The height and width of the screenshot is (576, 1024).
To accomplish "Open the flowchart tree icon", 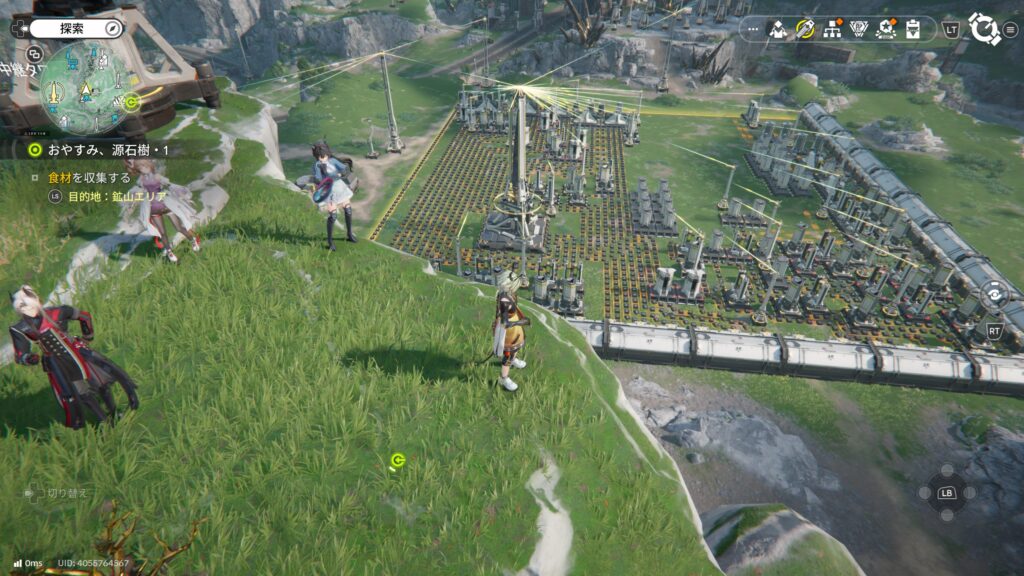I will tap(831, 29).
